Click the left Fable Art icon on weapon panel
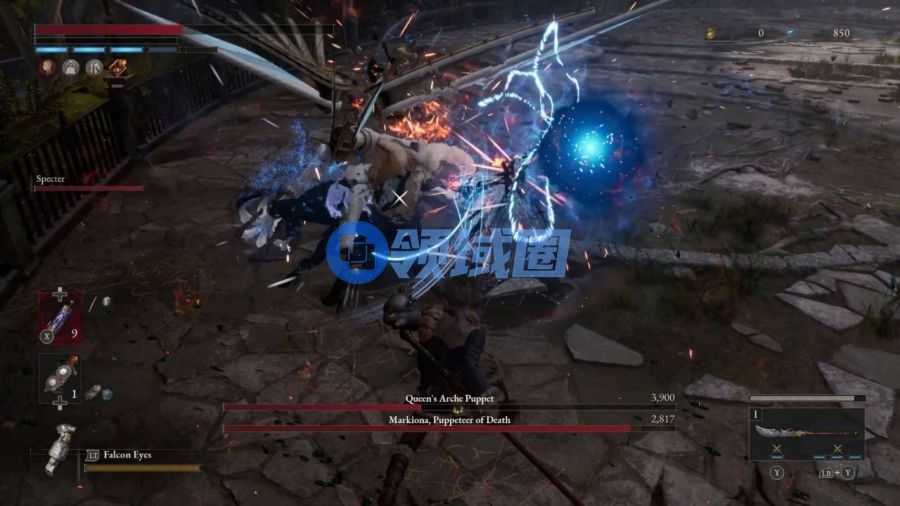Viewport: 900px width, 506px height. 775,449
